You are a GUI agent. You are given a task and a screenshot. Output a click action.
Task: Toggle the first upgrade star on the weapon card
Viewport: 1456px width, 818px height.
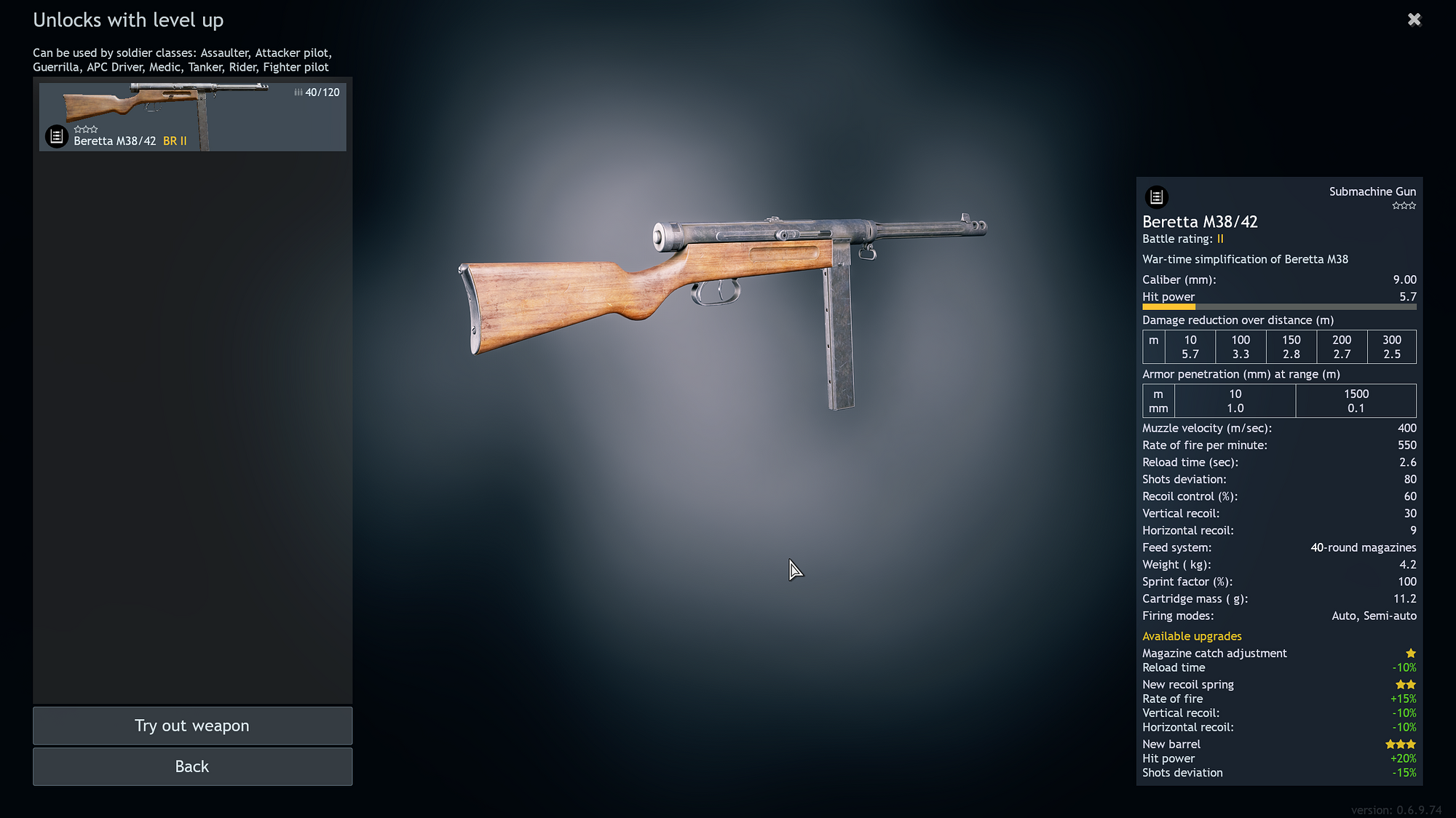[77, 128]
